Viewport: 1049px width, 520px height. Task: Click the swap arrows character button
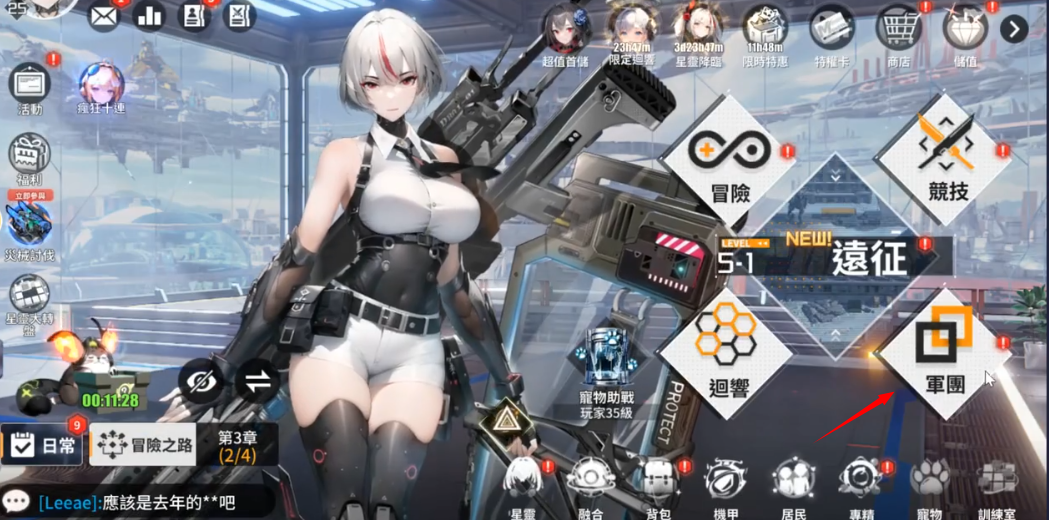257,380
